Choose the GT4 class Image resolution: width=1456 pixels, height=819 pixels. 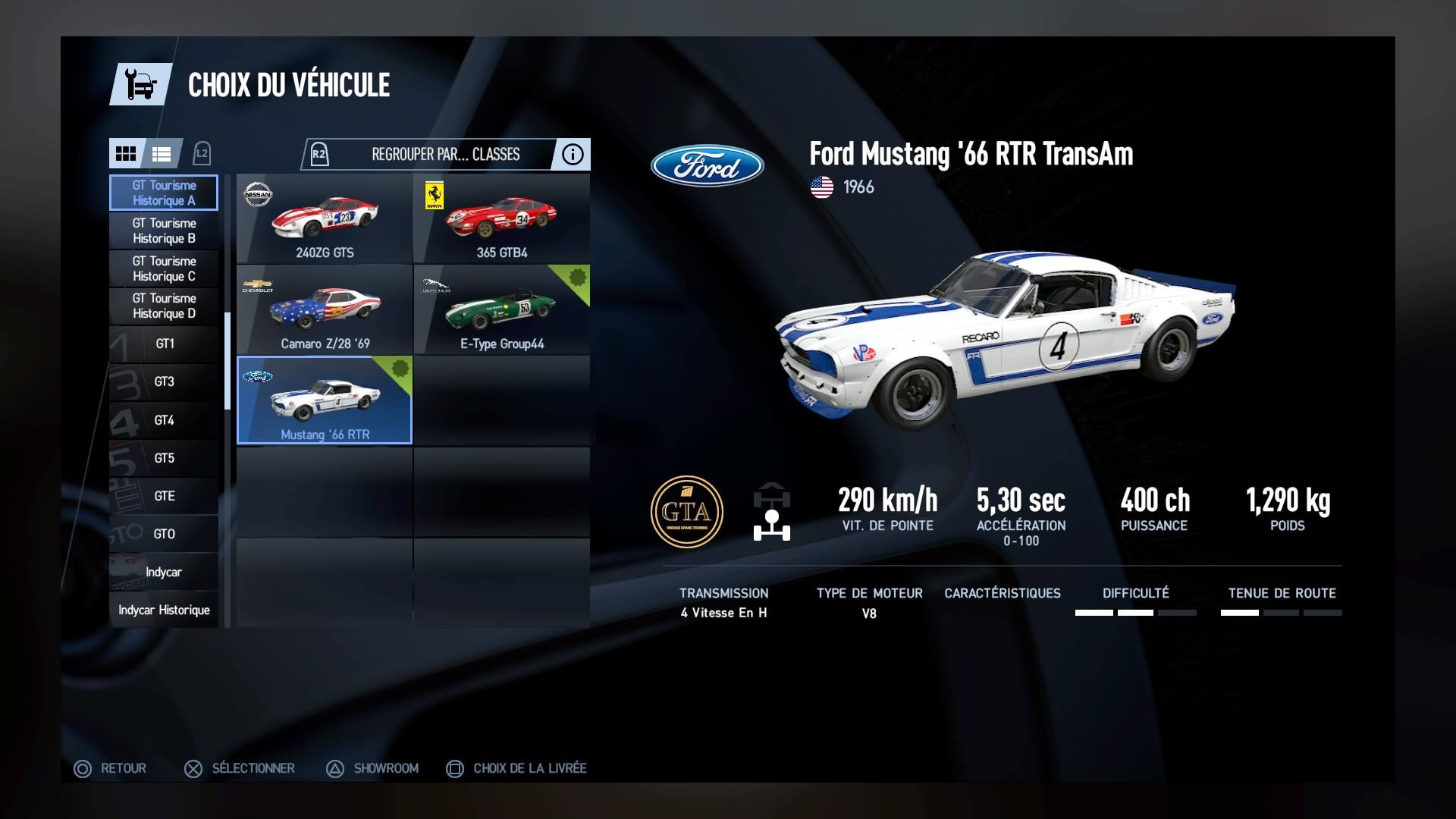click(x=164, y=420)
